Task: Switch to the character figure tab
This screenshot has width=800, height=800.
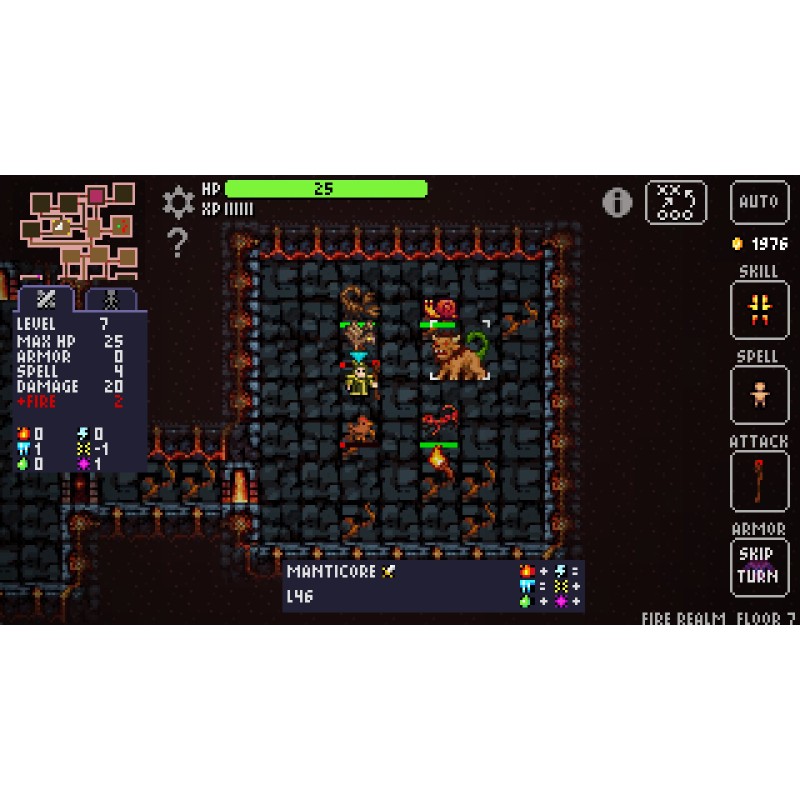Action: [x=111, y=298]
